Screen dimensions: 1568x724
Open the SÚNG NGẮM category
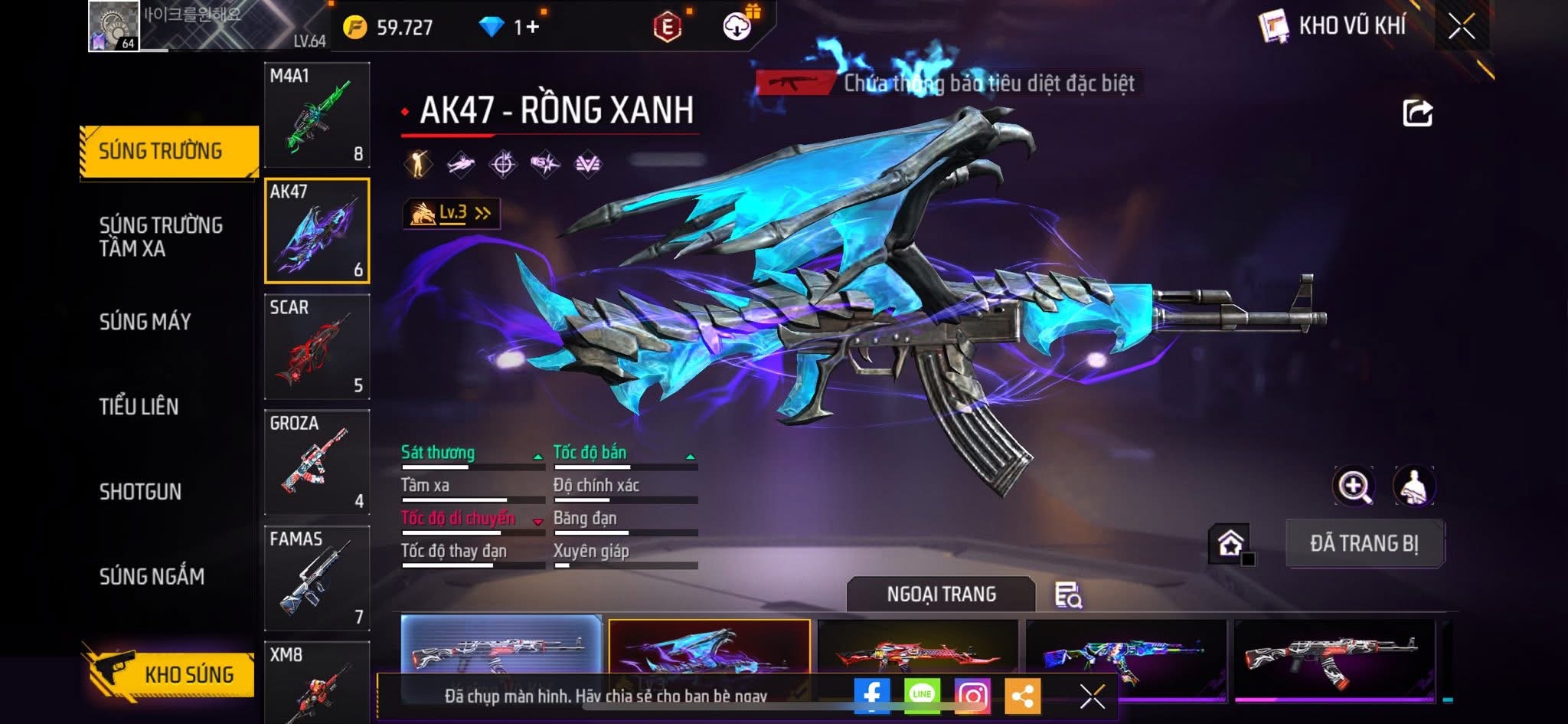coord(152,576)
